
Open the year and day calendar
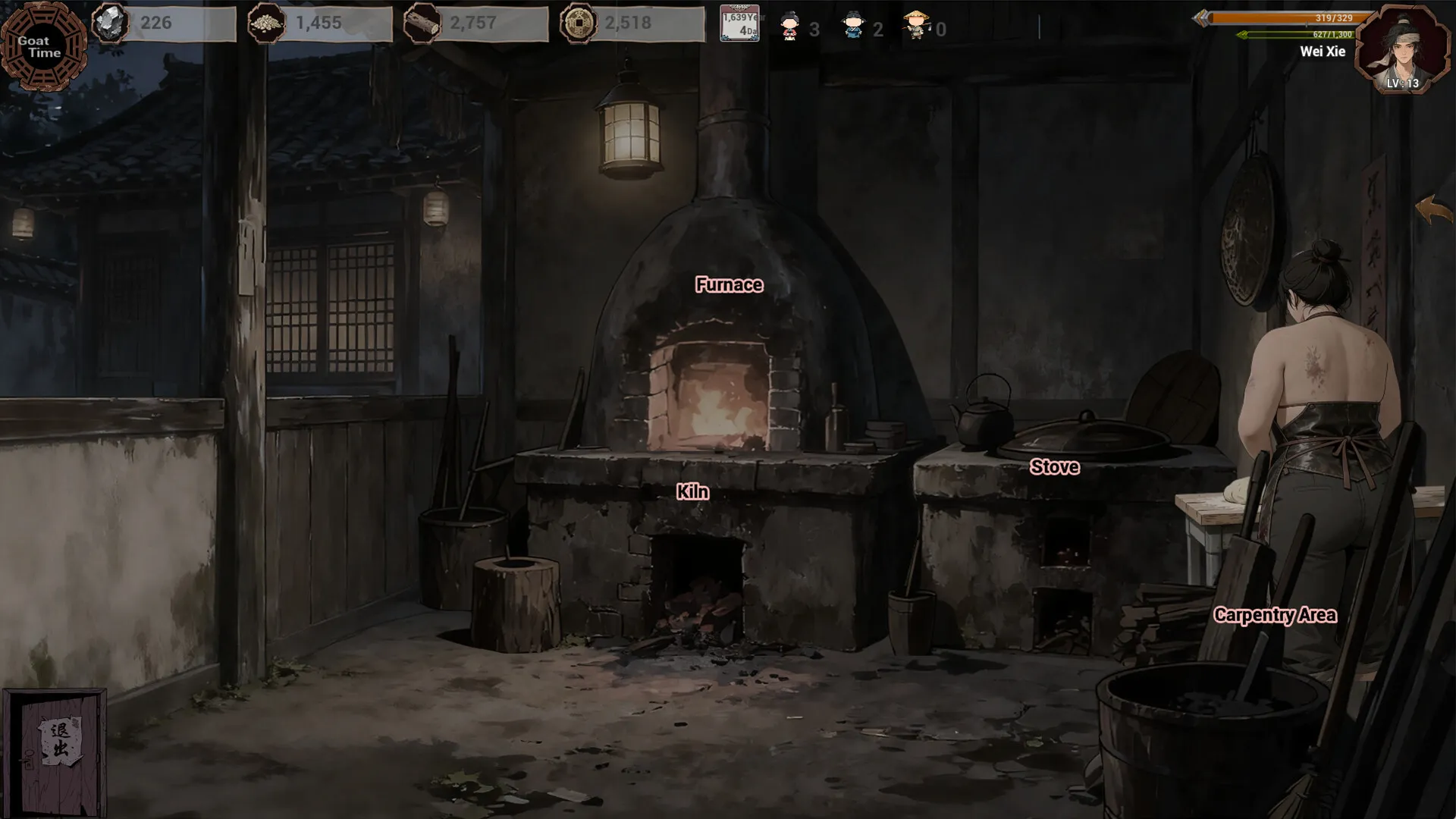click(x=739, y=24)
